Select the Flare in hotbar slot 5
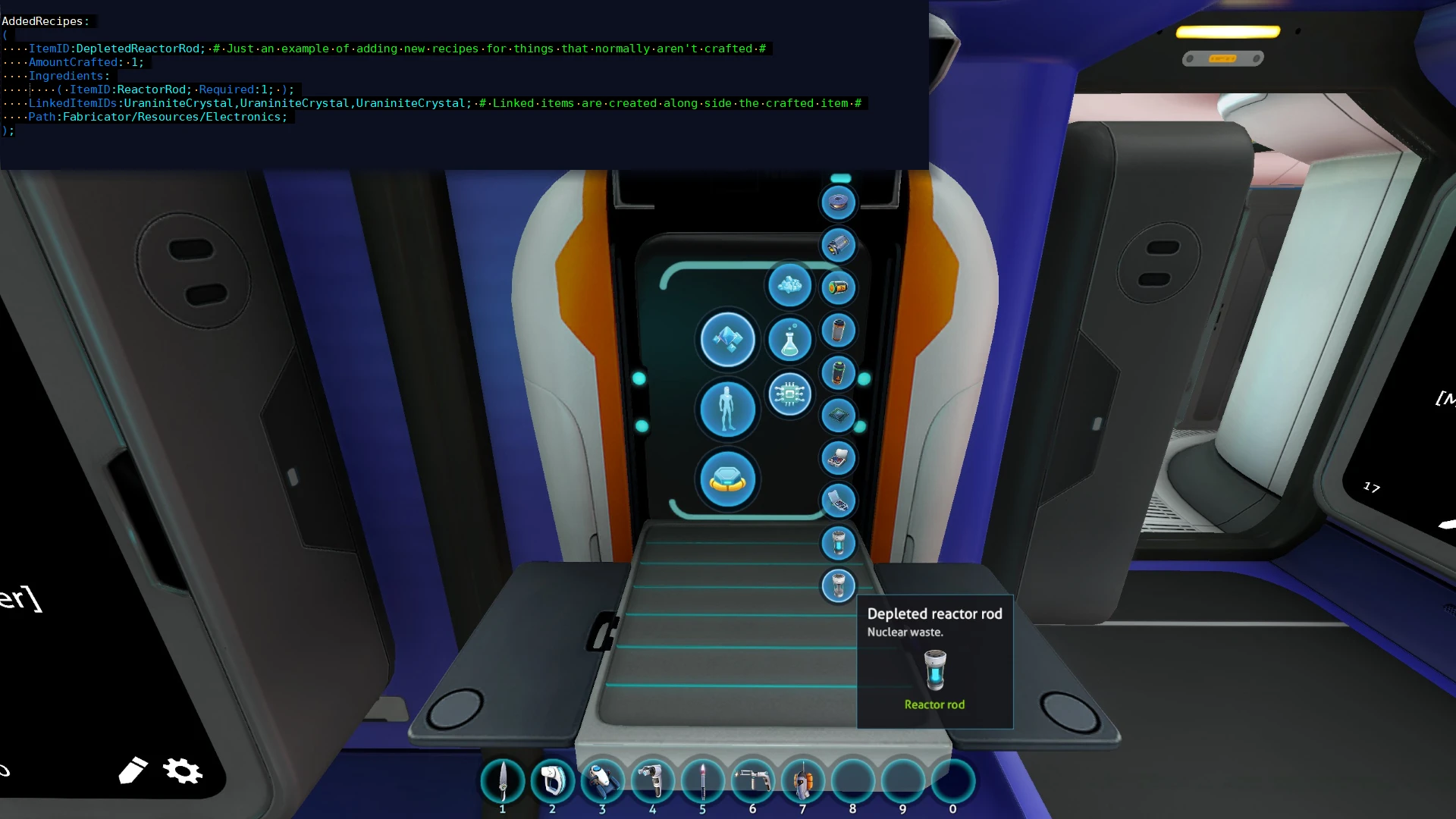Viewport: 1456px width, 819px height. 704,781
